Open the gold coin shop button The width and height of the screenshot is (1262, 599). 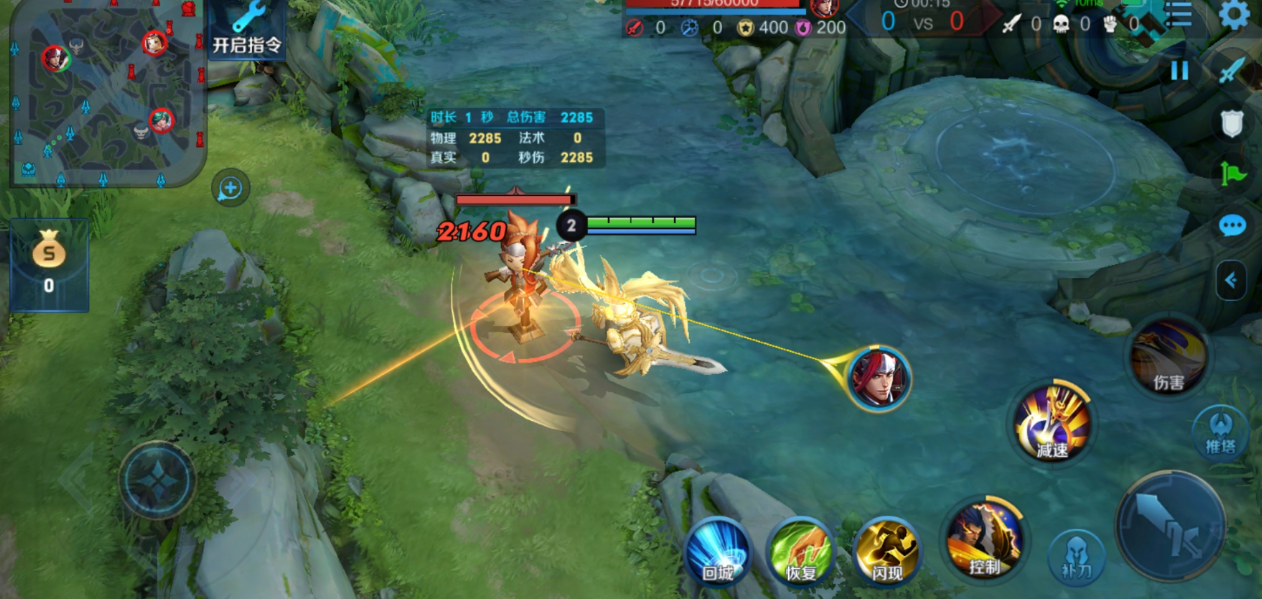tap(49, 264)
